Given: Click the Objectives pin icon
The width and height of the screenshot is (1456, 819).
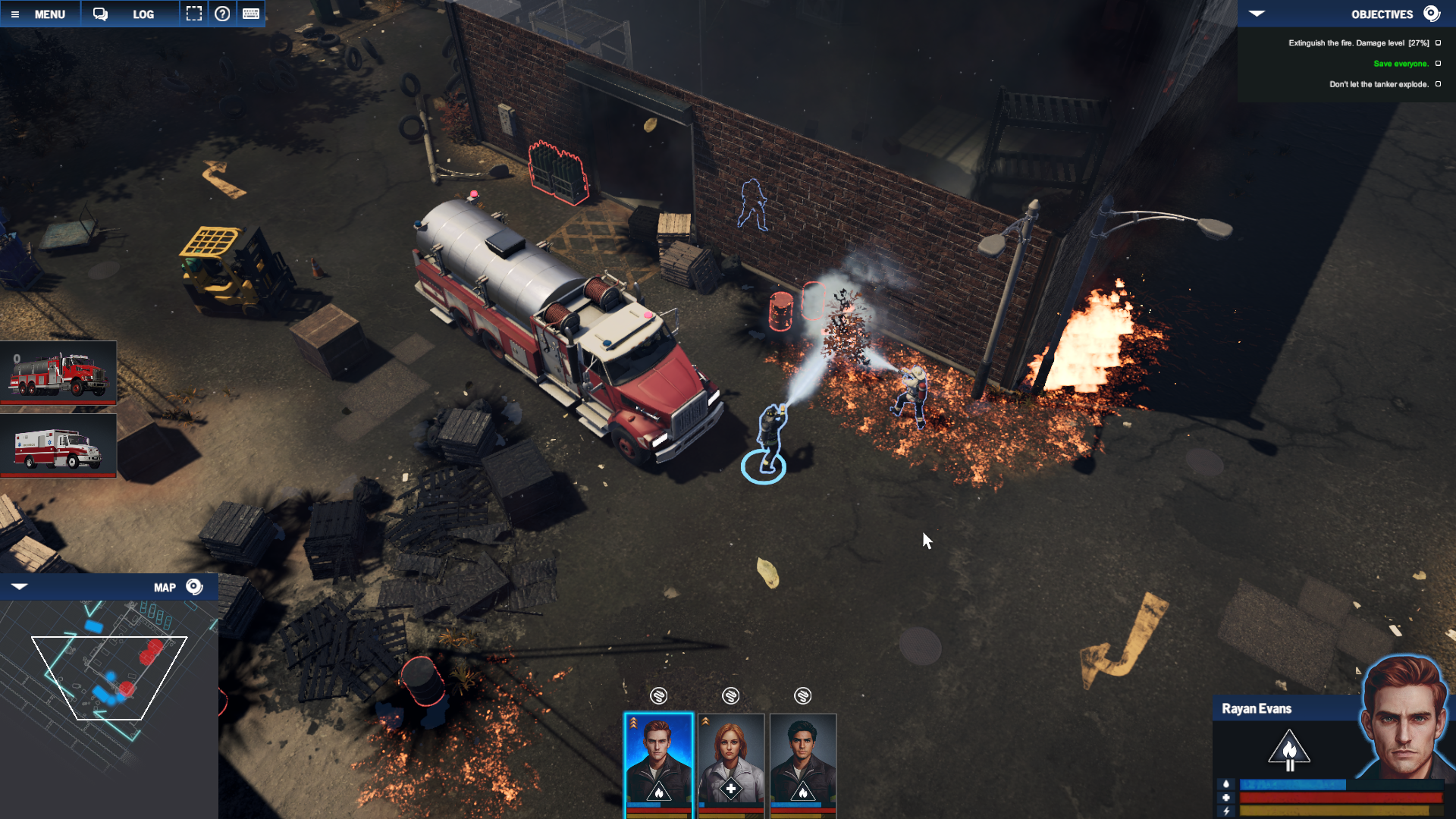Looking at the screenshot, I should coord(1431,14).
